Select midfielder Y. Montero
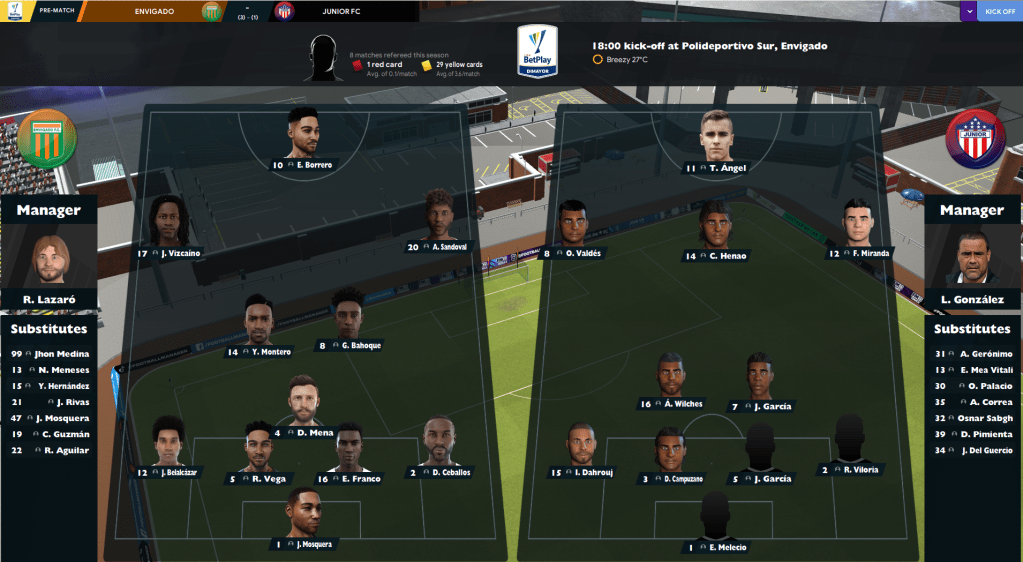 click(260, 323)
